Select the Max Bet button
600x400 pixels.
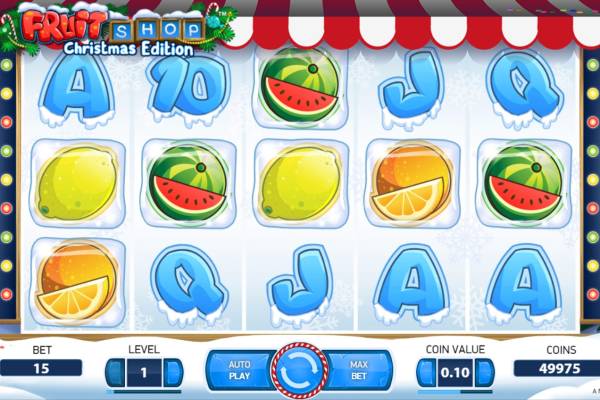coord(359,370)
